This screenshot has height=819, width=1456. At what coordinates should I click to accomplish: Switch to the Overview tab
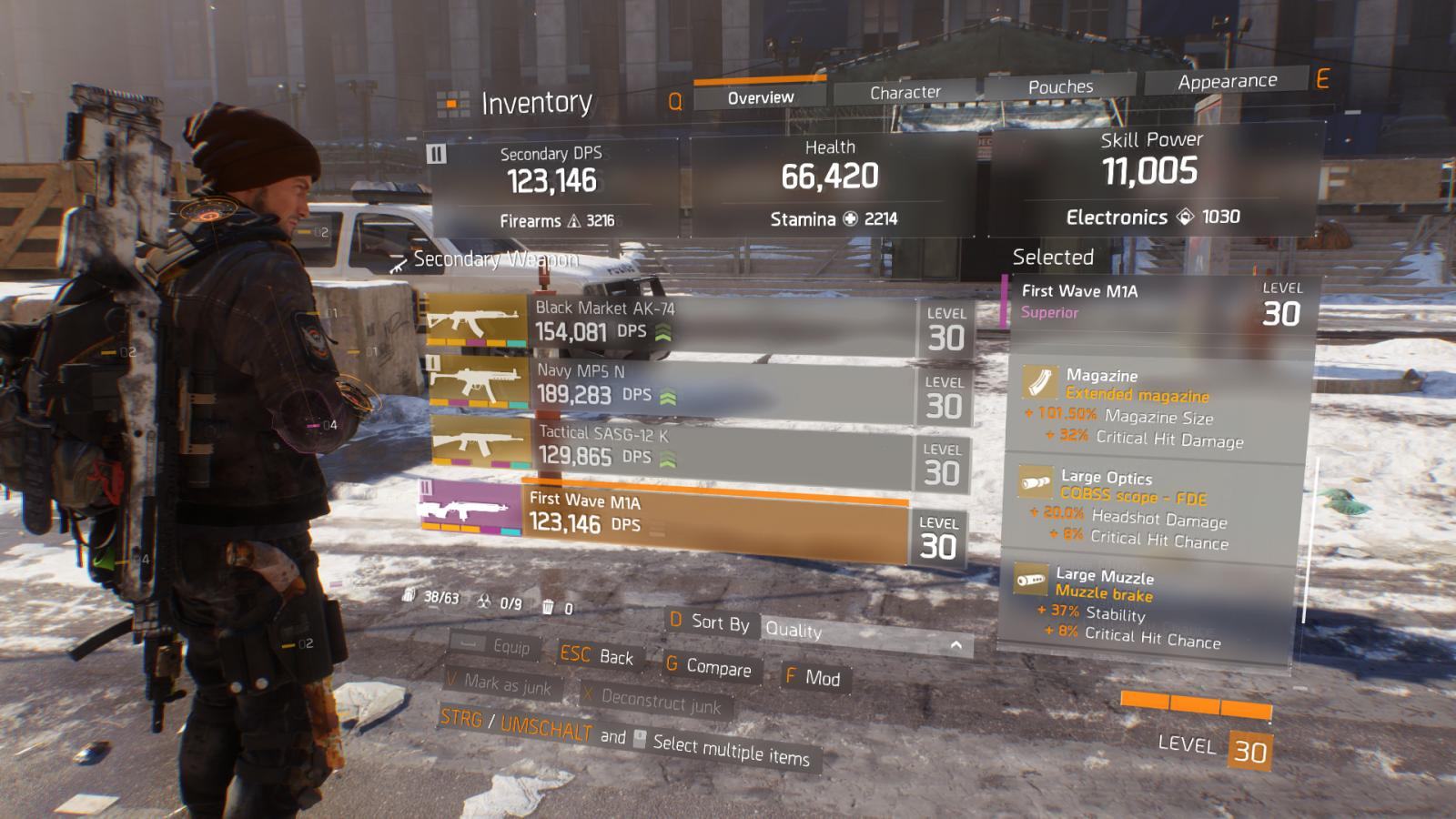pos(761,97)
